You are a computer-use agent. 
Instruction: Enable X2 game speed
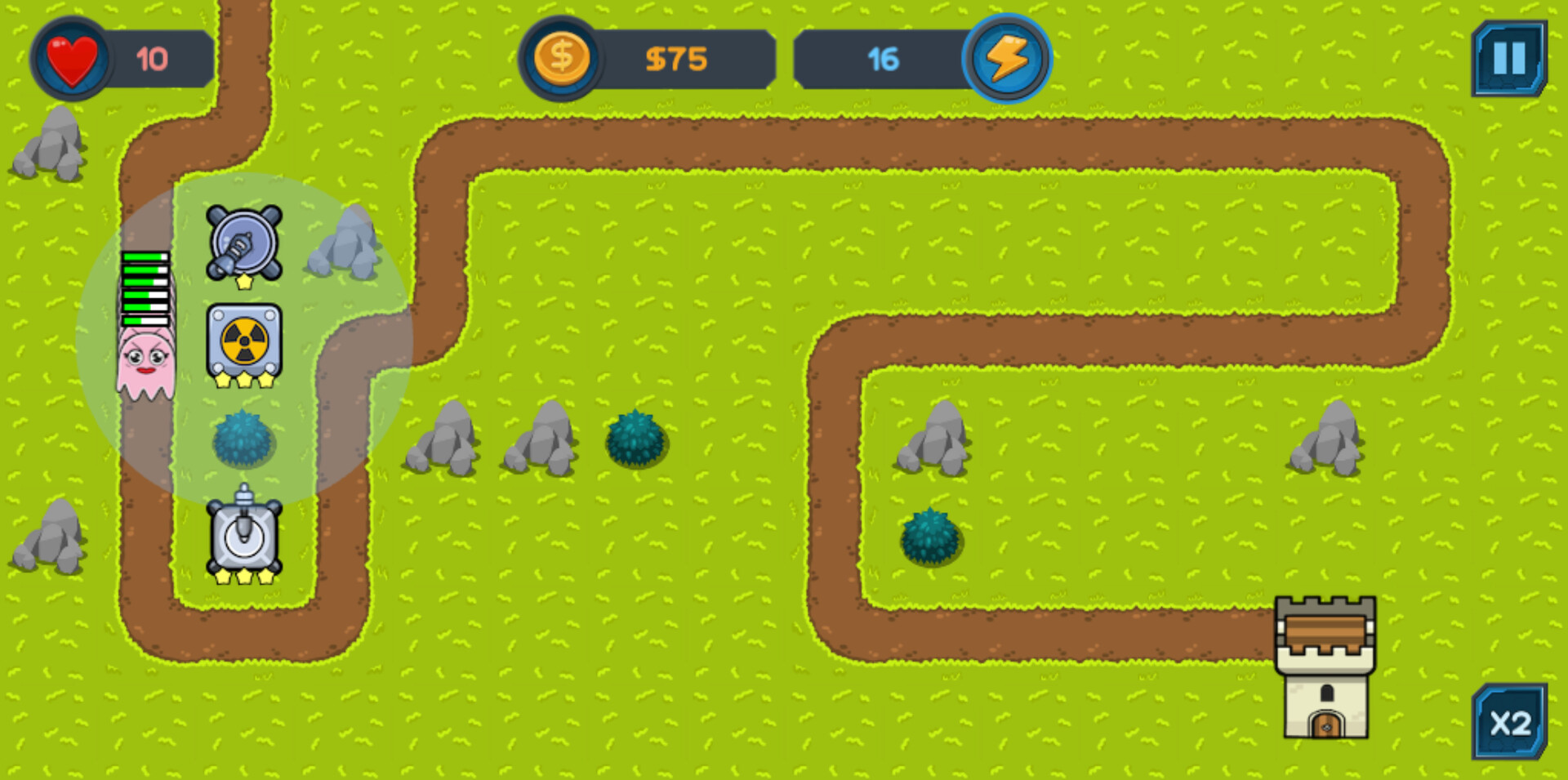point(1508,723)
